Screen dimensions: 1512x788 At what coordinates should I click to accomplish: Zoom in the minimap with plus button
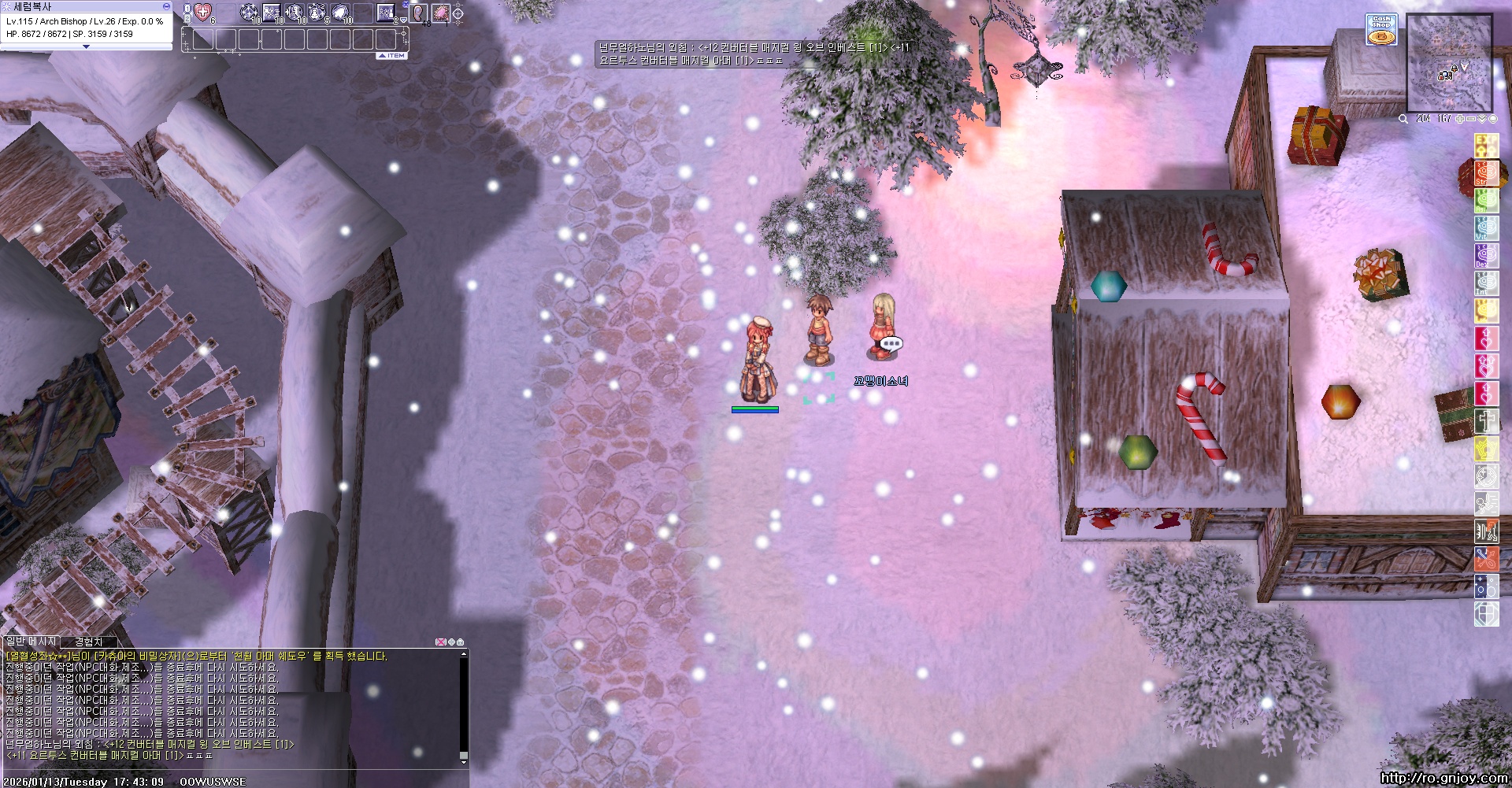pos(1459,119)
